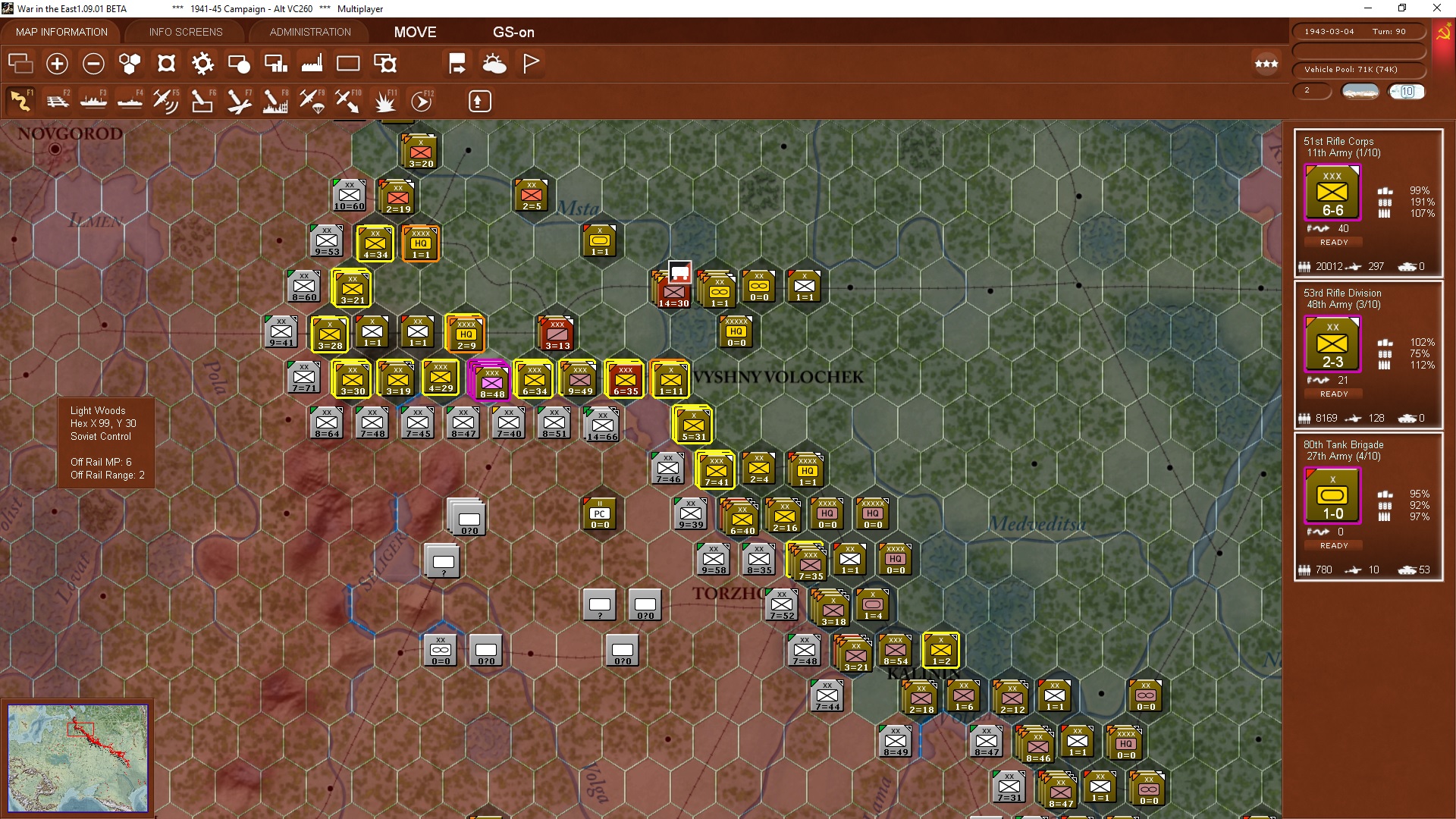Toggle the zoom out map view
Viewport: 1456px width, 819px height.
pos(93,64)
